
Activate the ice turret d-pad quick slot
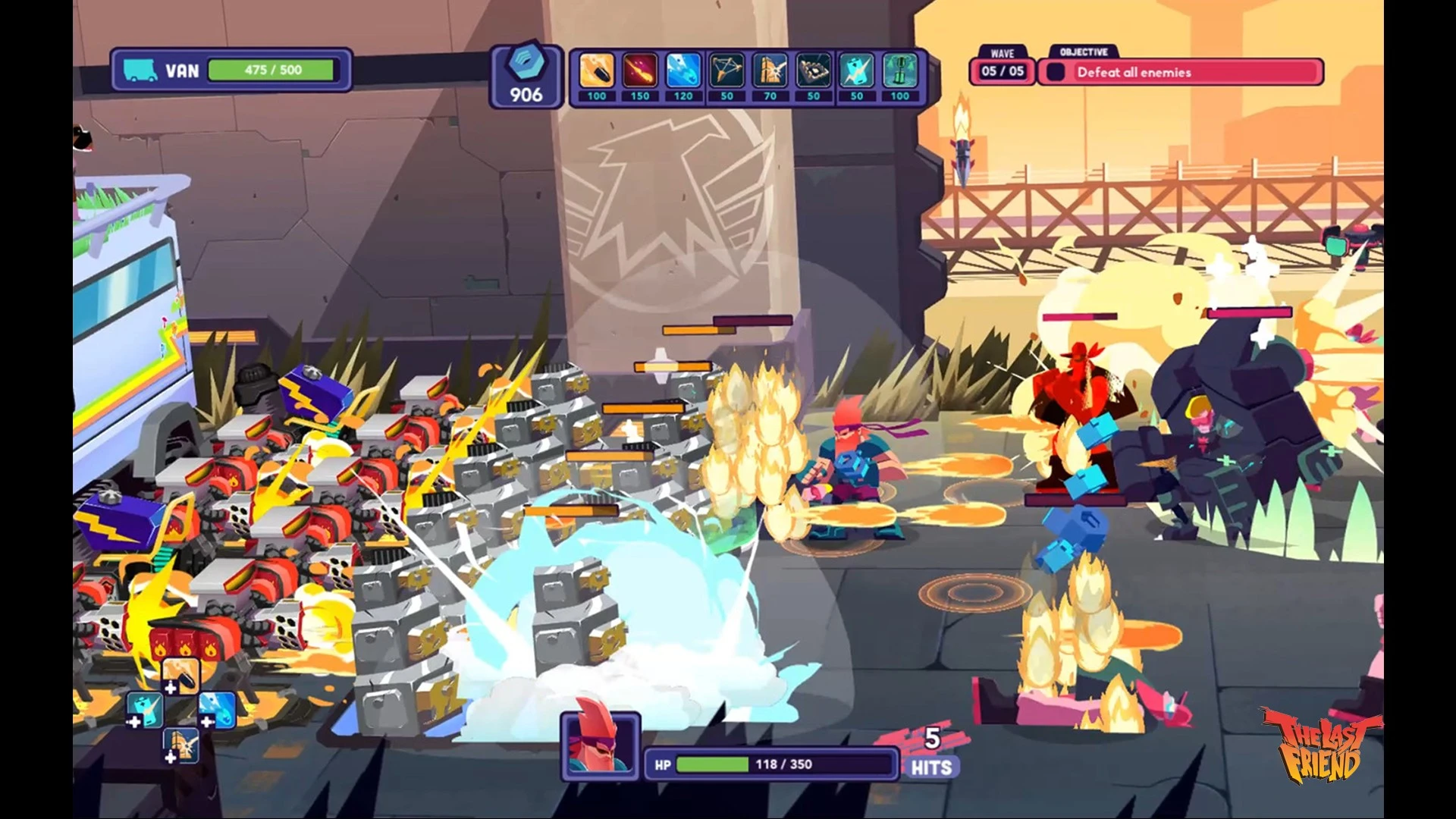[217, 711]
